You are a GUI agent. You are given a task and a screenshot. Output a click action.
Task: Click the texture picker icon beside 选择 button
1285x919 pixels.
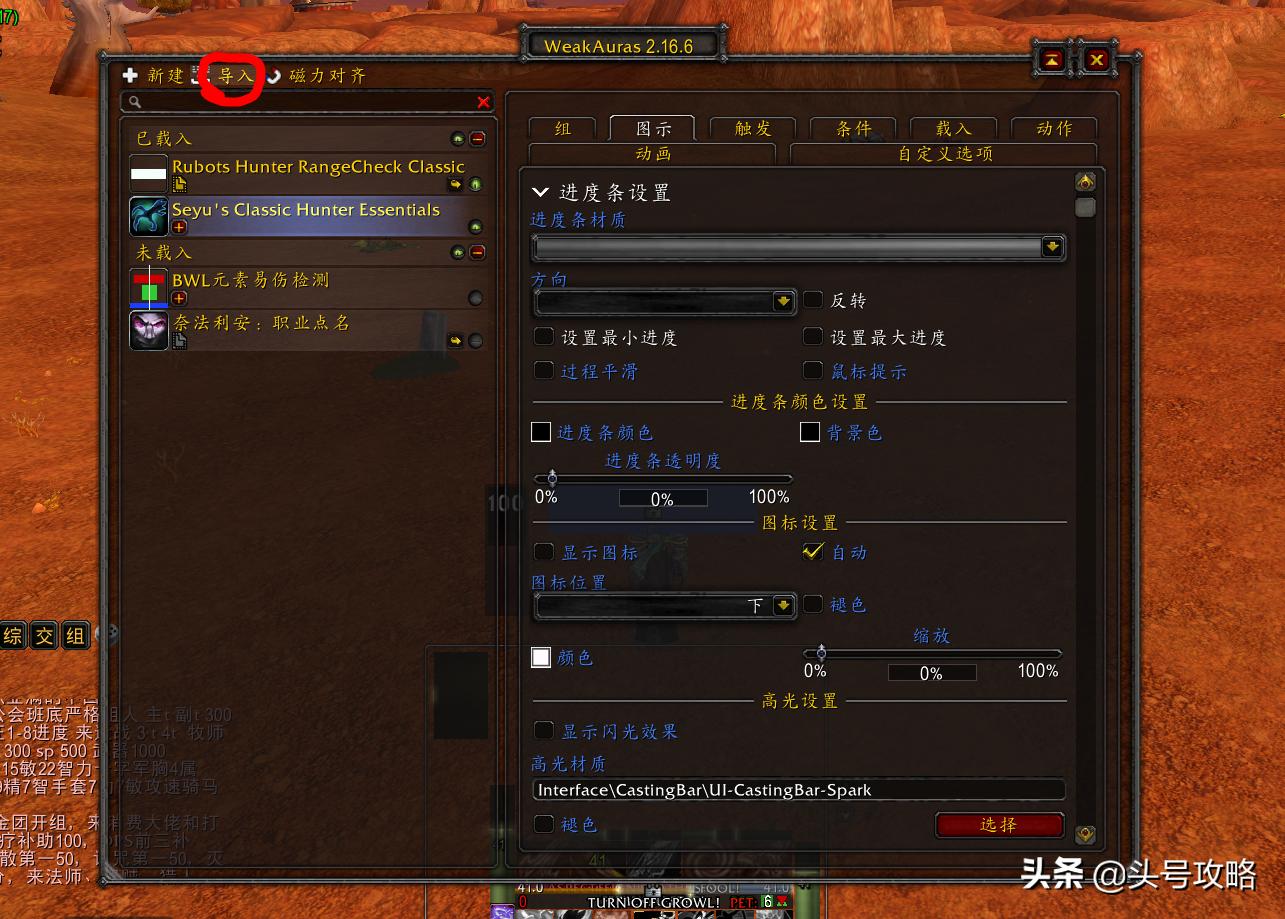point(1086,832)
